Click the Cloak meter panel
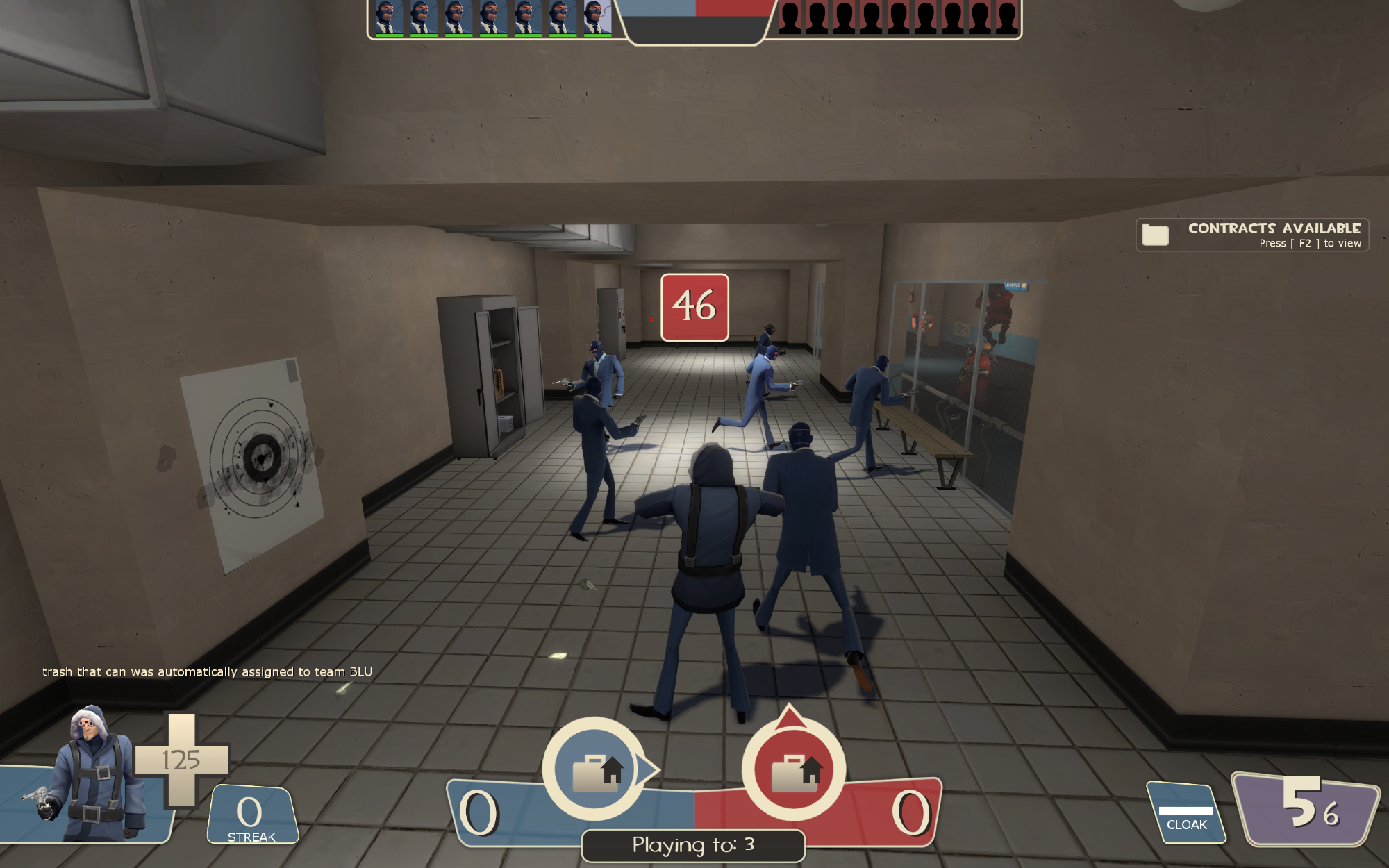The image size is (1389, 868). tap(1186, 814)
